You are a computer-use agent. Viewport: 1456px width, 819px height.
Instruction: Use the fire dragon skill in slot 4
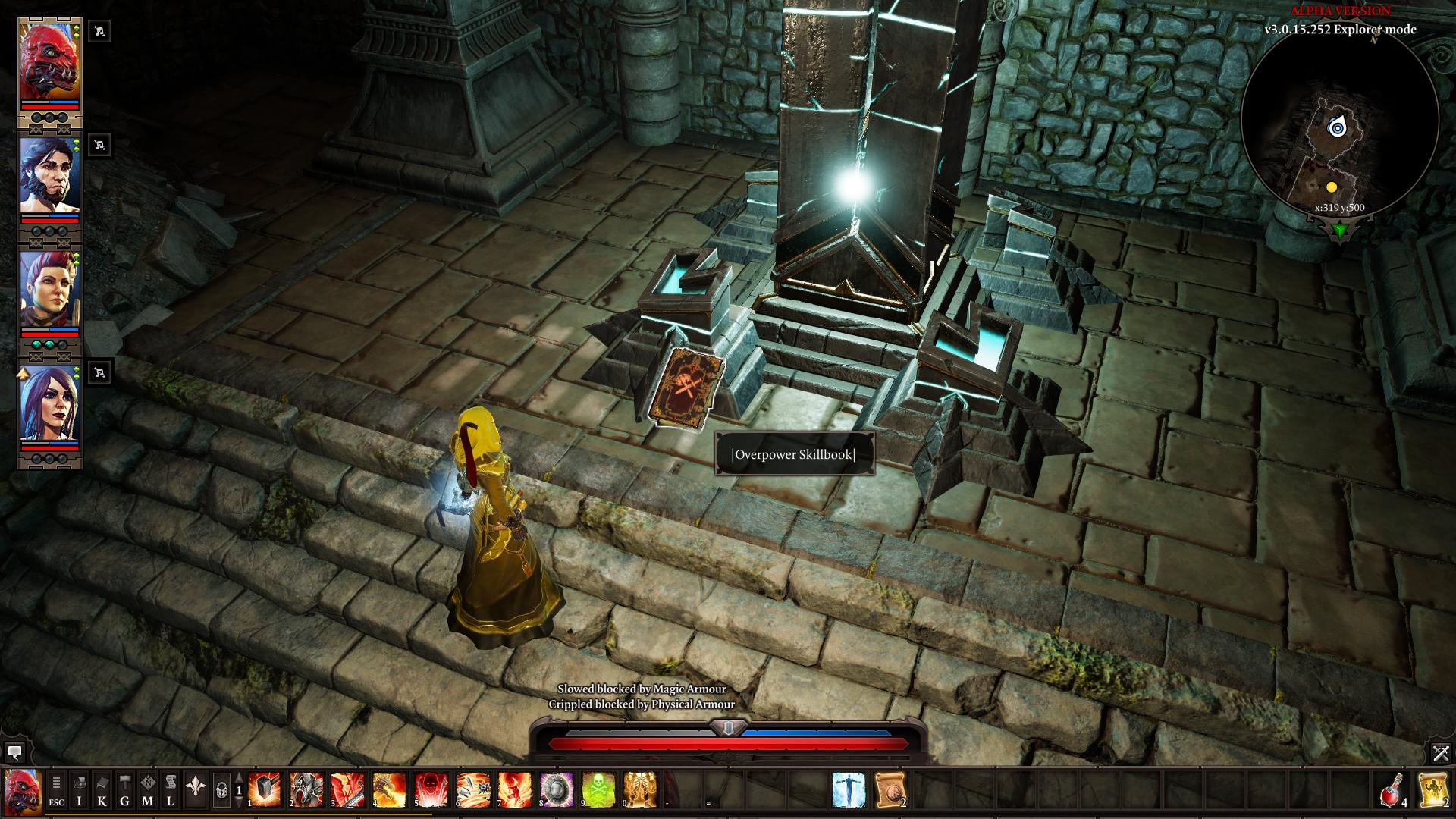[x=389, y=790]
